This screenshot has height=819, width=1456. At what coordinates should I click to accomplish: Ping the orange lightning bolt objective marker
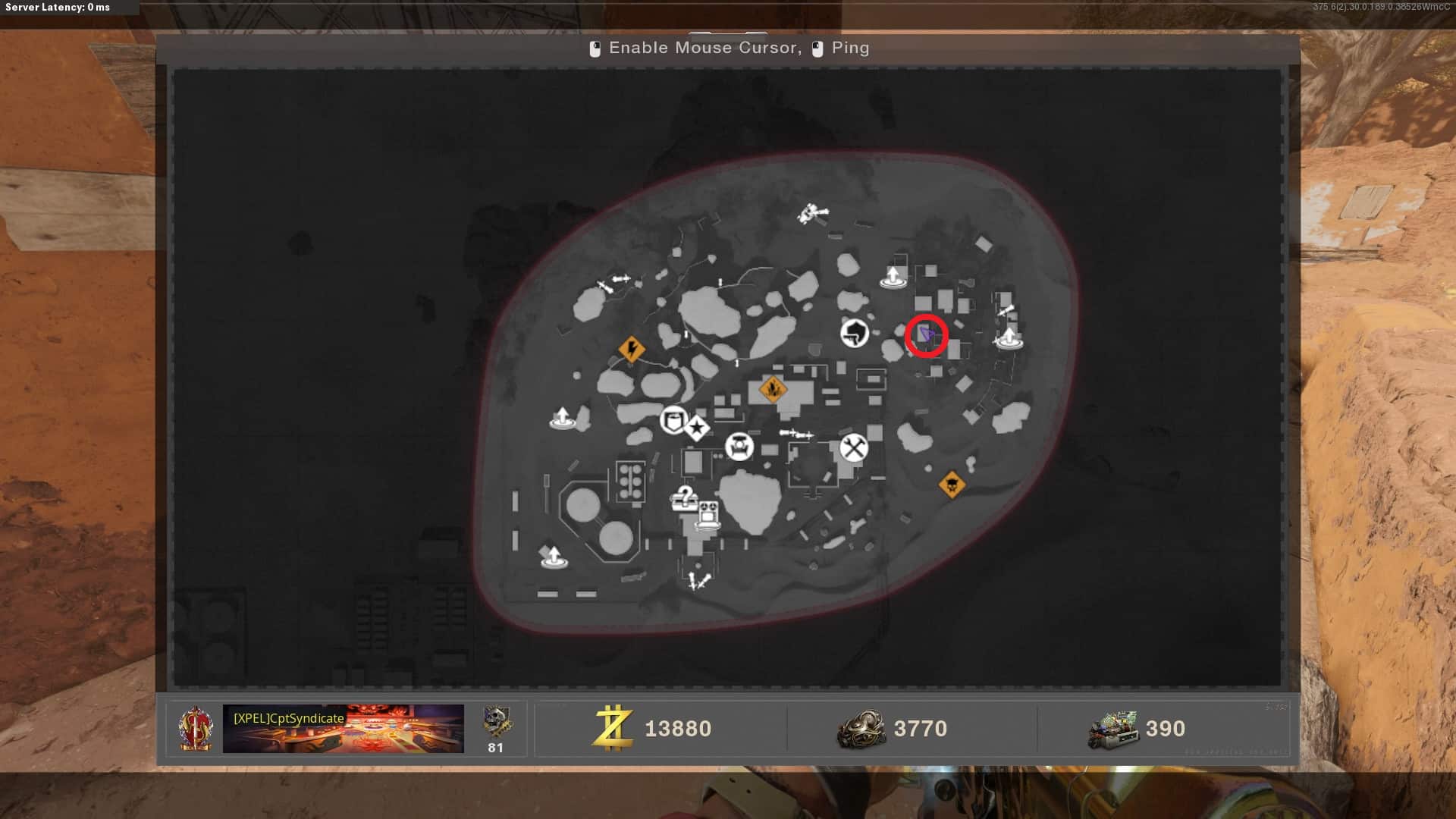(x=632, y=350)
